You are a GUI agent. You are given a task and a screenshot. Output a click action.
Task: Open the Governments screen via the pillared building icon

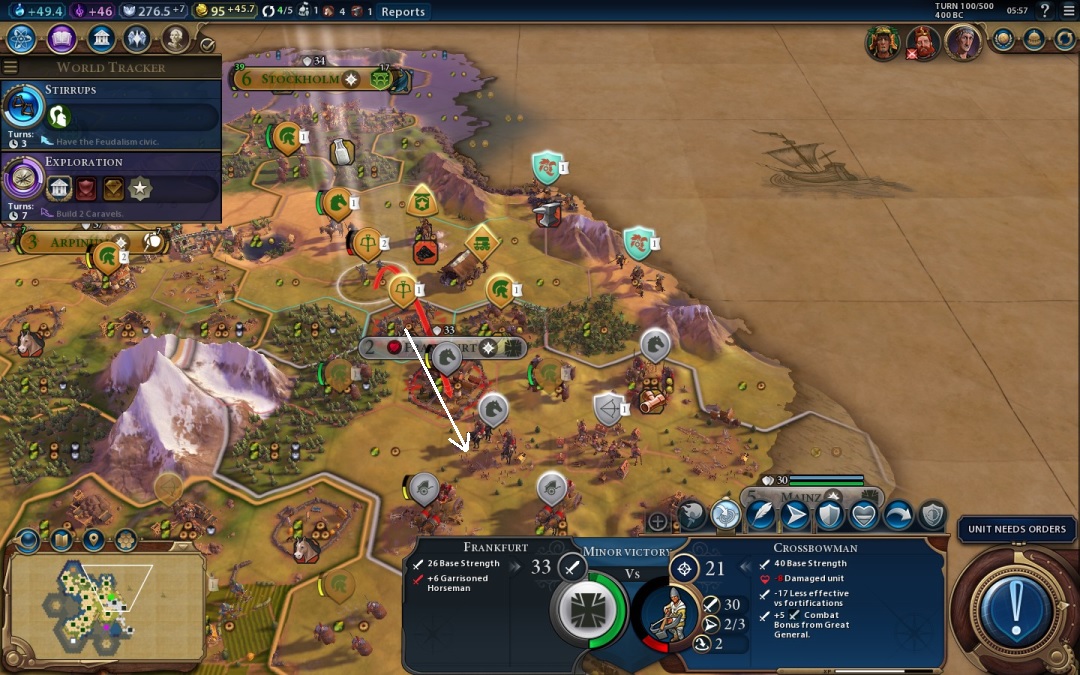[100, 39]
